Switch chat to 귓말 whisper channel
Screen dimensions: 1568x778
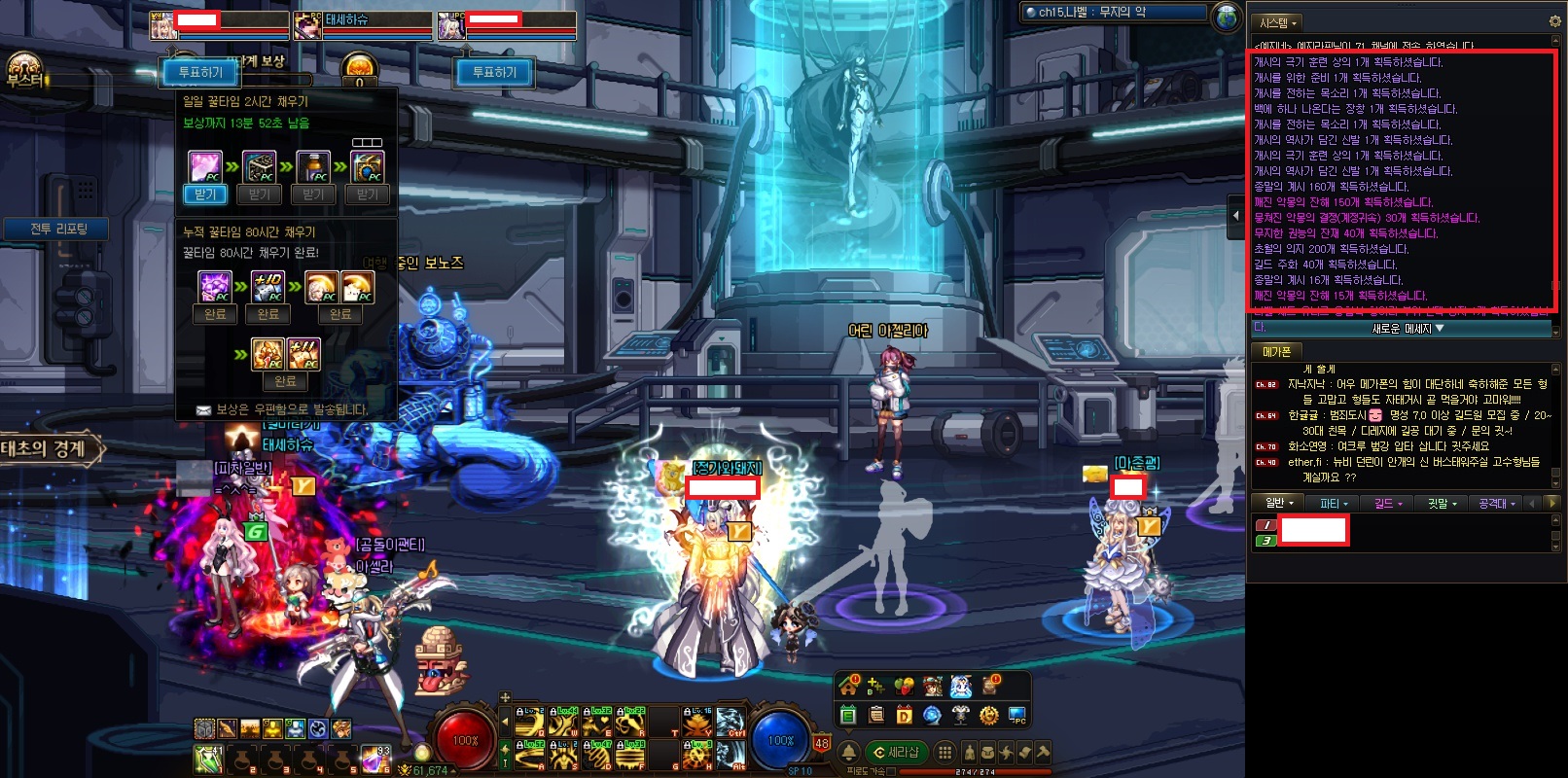point(1441,503)
